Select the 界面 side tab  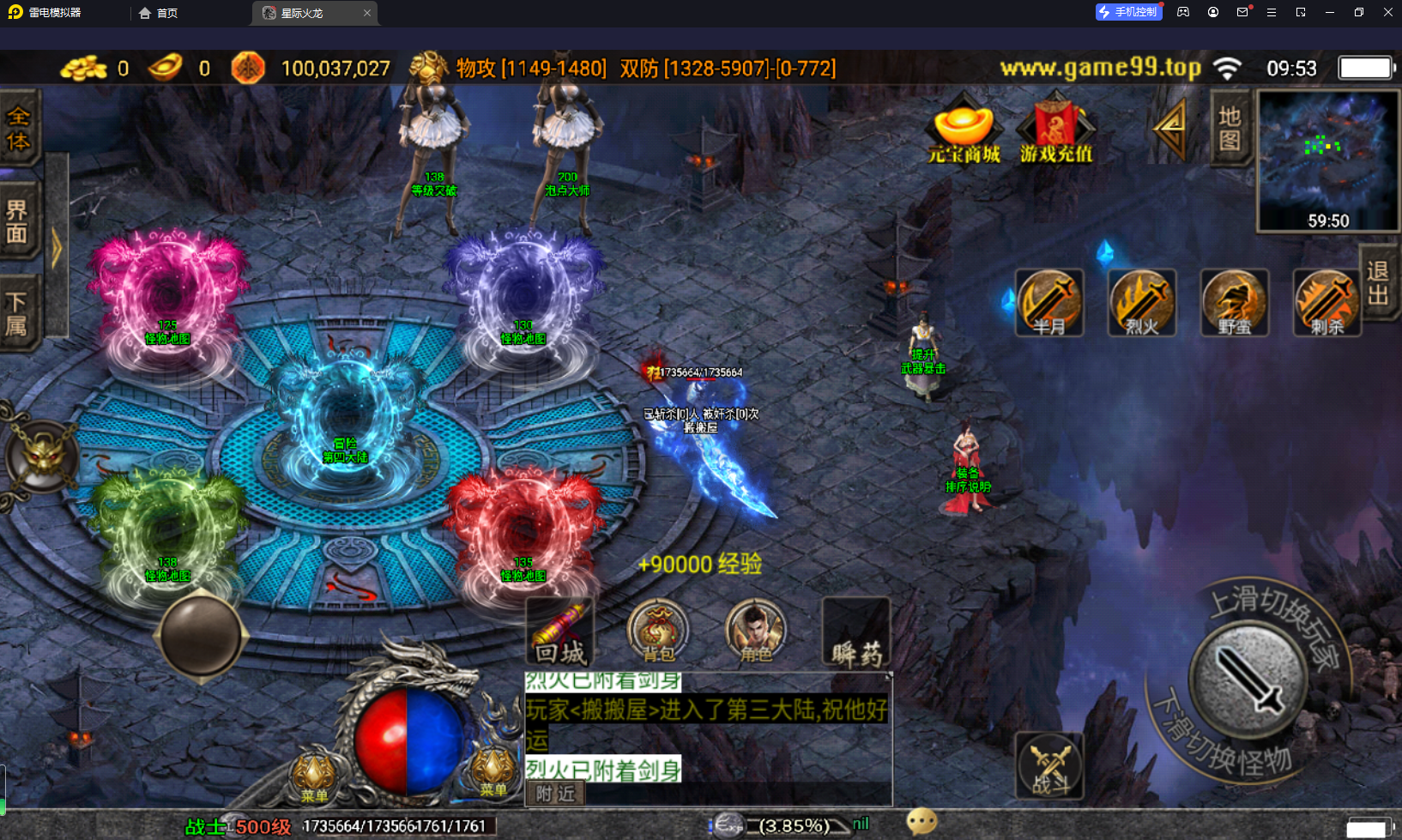click(18, 221)
